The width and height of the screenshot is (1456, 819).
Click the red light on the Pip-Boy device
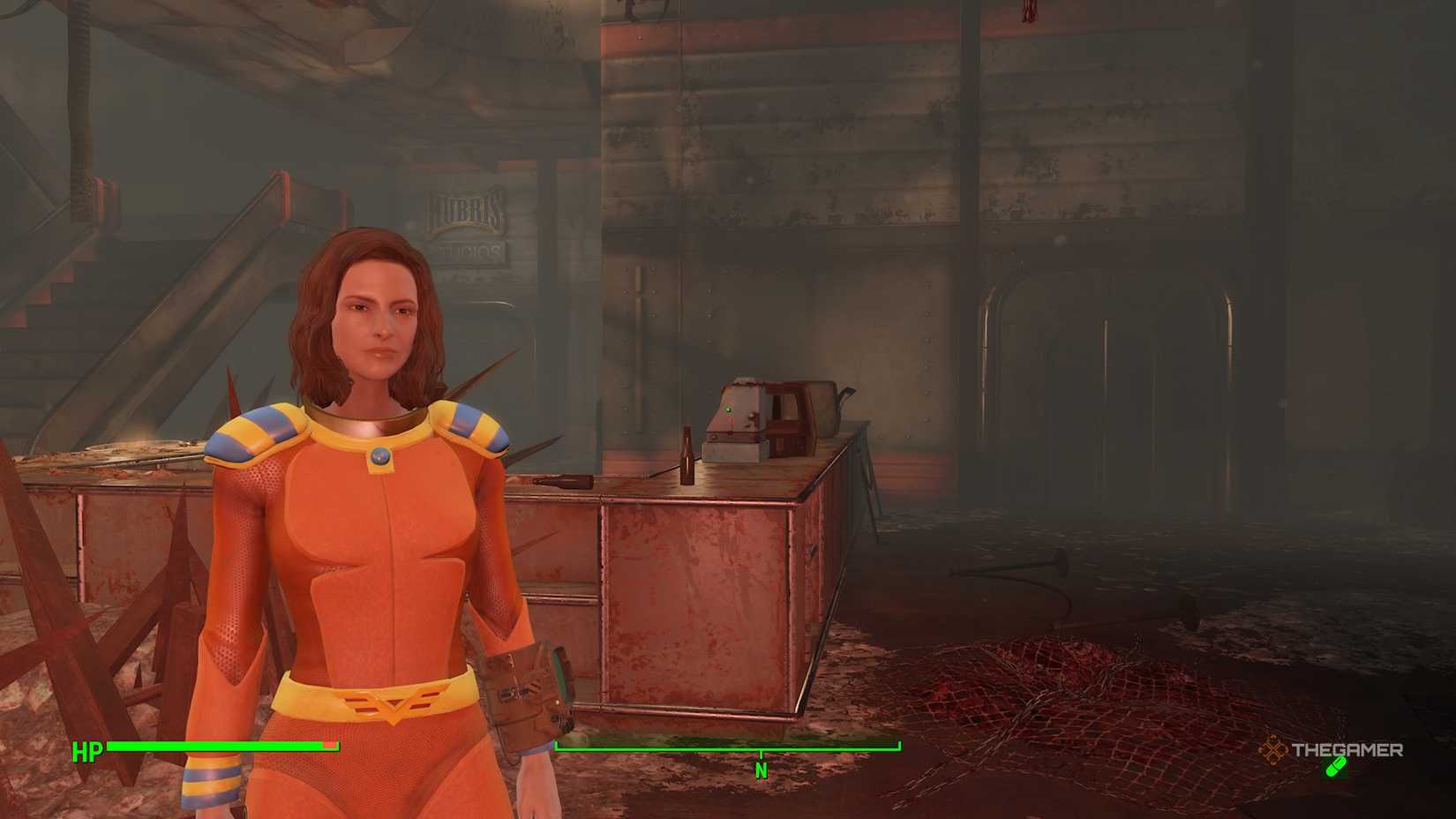(557, 703)
